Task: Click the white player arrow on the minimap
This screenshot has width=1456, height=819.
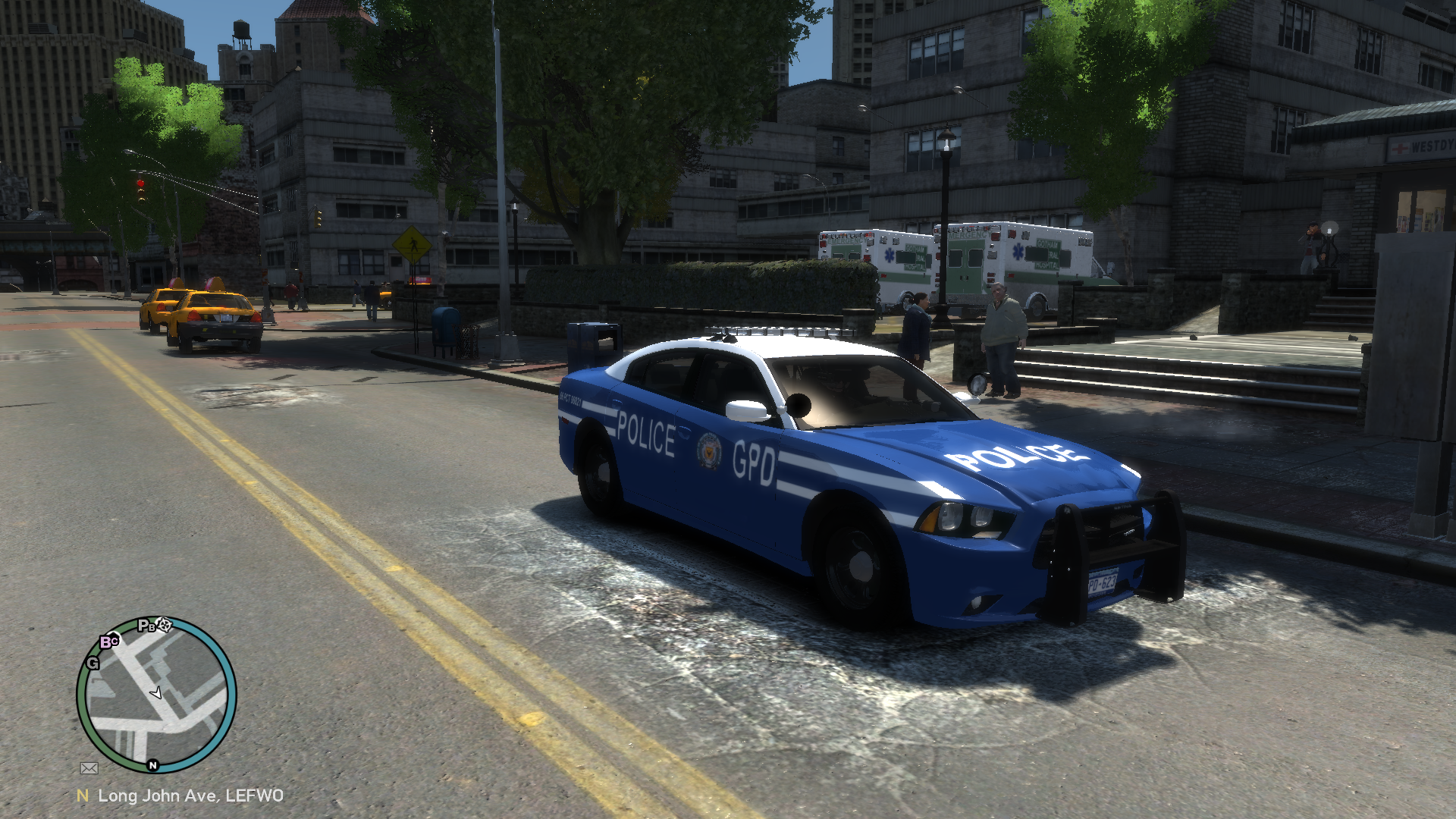Action: (156, 692)
